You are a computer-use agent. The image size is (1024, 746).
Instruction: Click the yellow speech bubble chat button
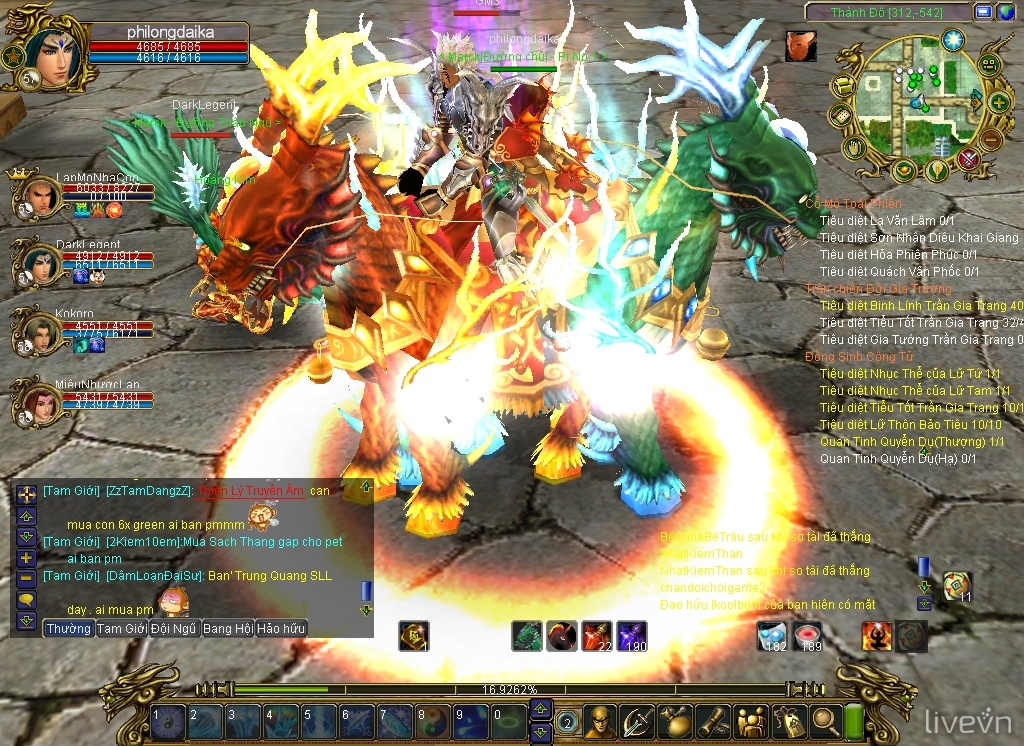[26, 599]
